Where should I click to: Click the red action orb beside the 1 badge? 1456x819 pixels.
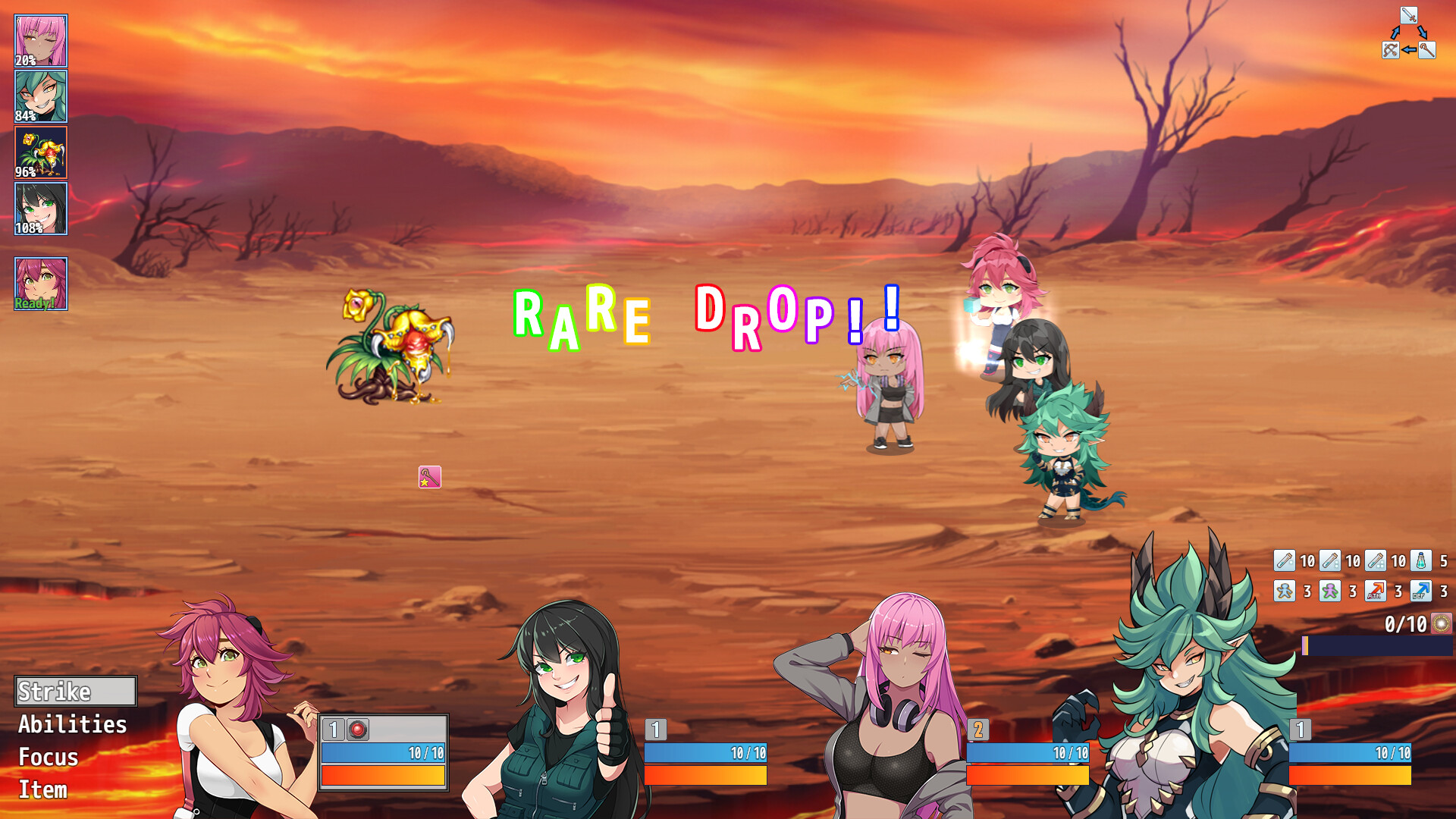pyautogui.click(x=356, y=728)
